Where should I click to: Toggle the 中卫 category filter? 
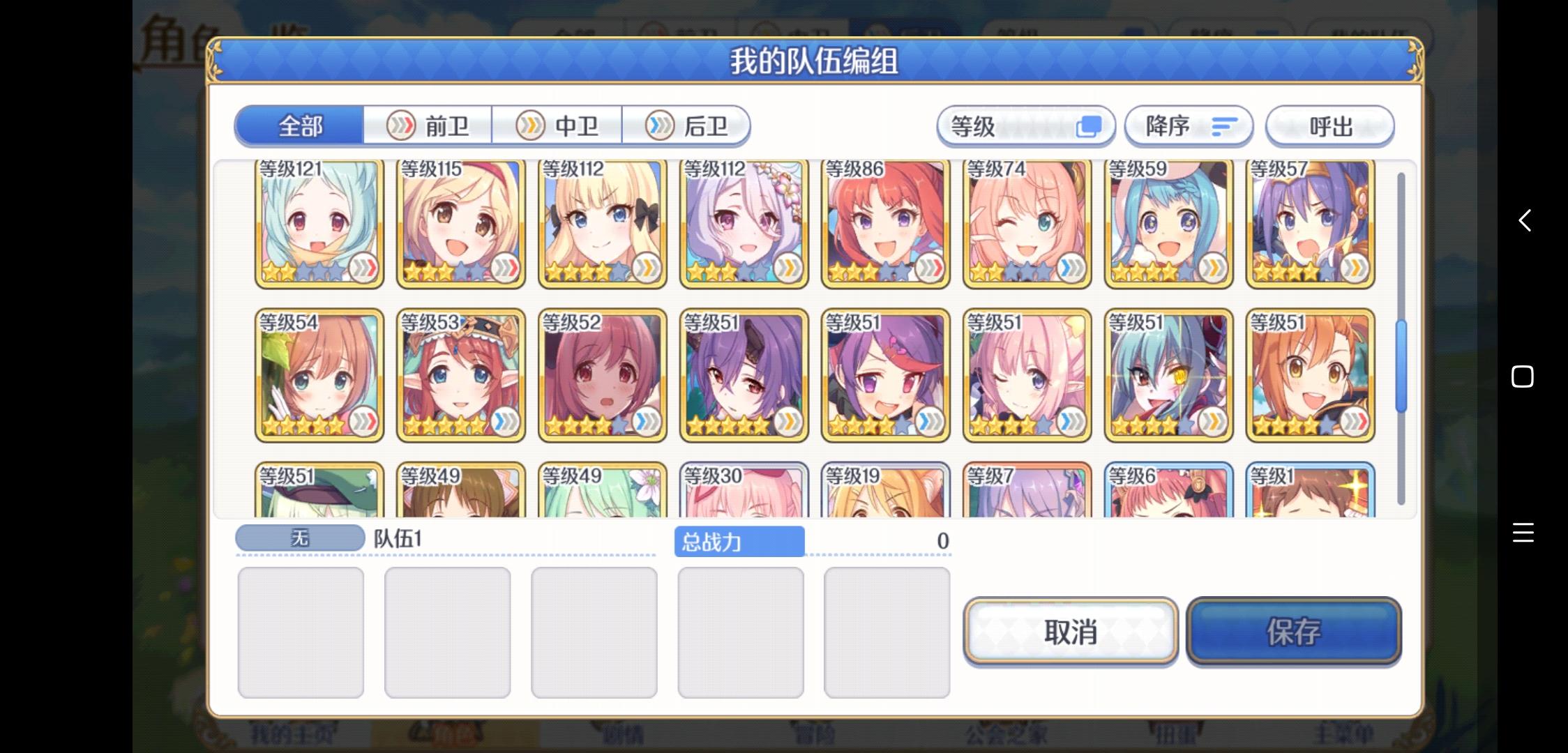click(x=559, y=126)
